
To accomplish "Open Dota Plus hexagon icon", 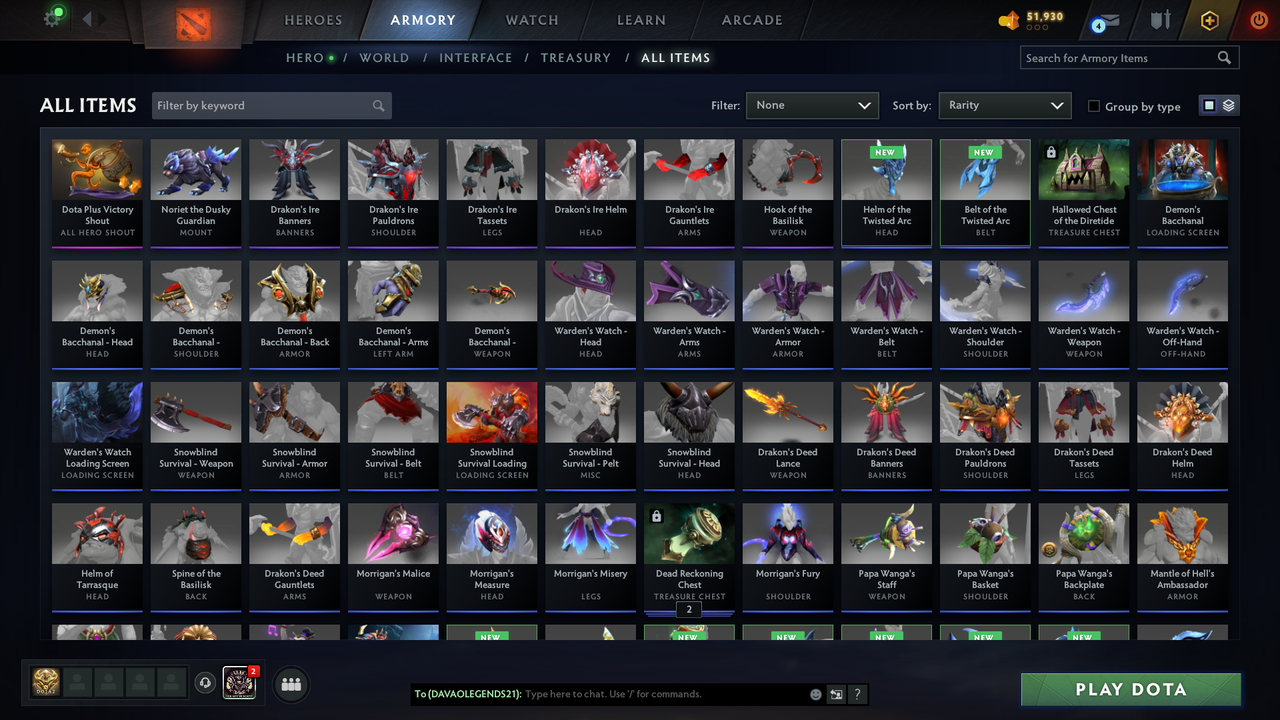I will (1209, 19).
